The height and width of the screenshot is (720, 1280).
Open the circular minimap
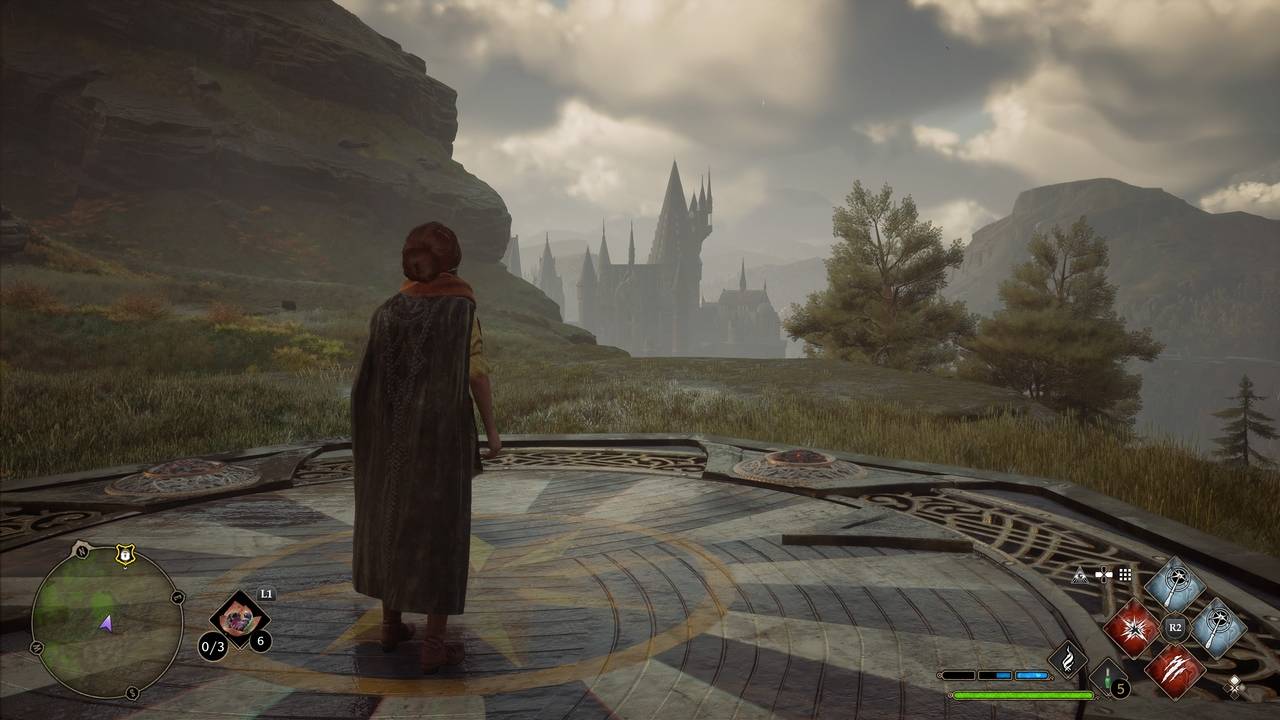tap(106, 622)
